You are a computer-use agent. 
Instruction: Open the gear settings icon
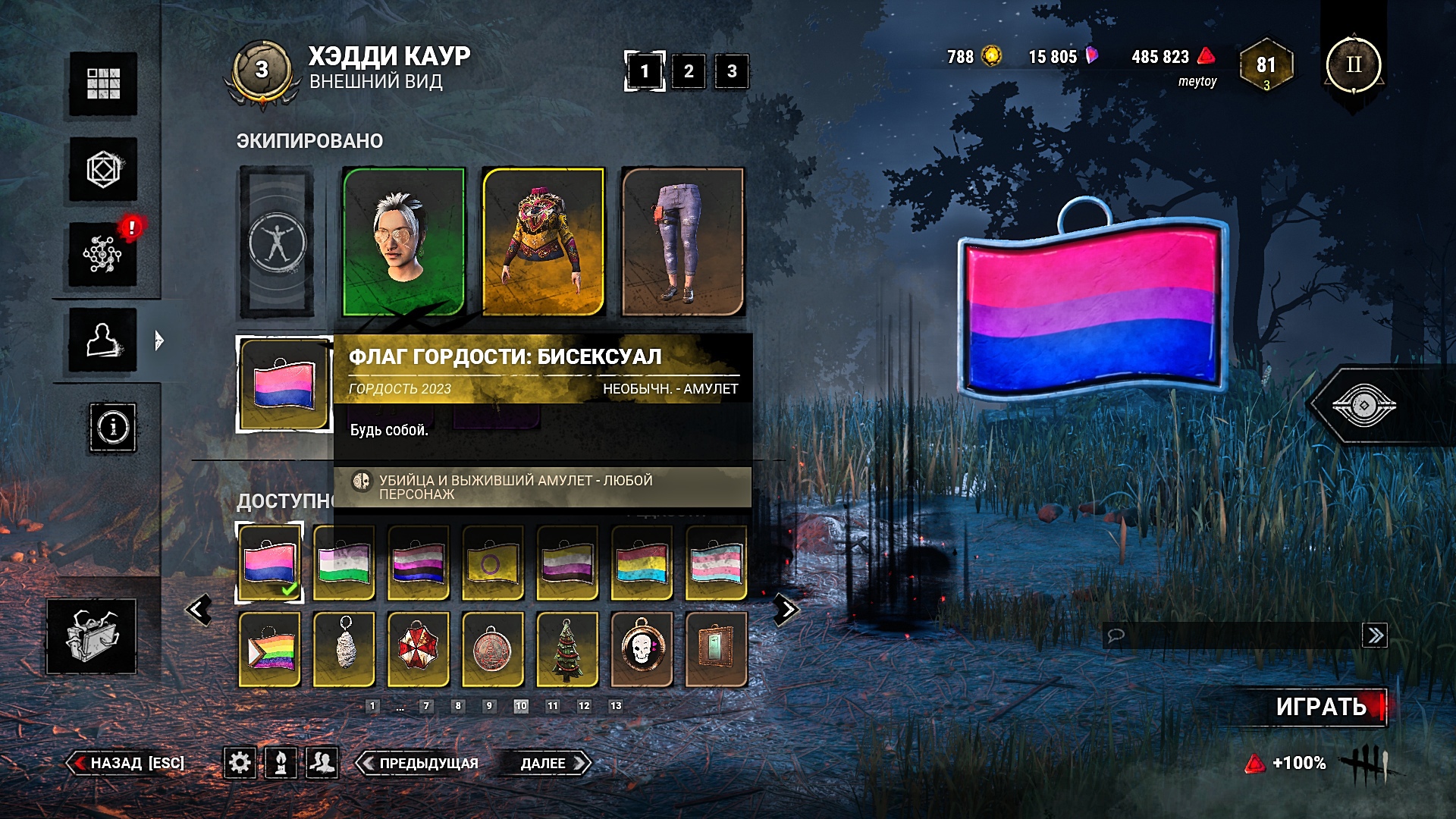click(x=240, y=762)
